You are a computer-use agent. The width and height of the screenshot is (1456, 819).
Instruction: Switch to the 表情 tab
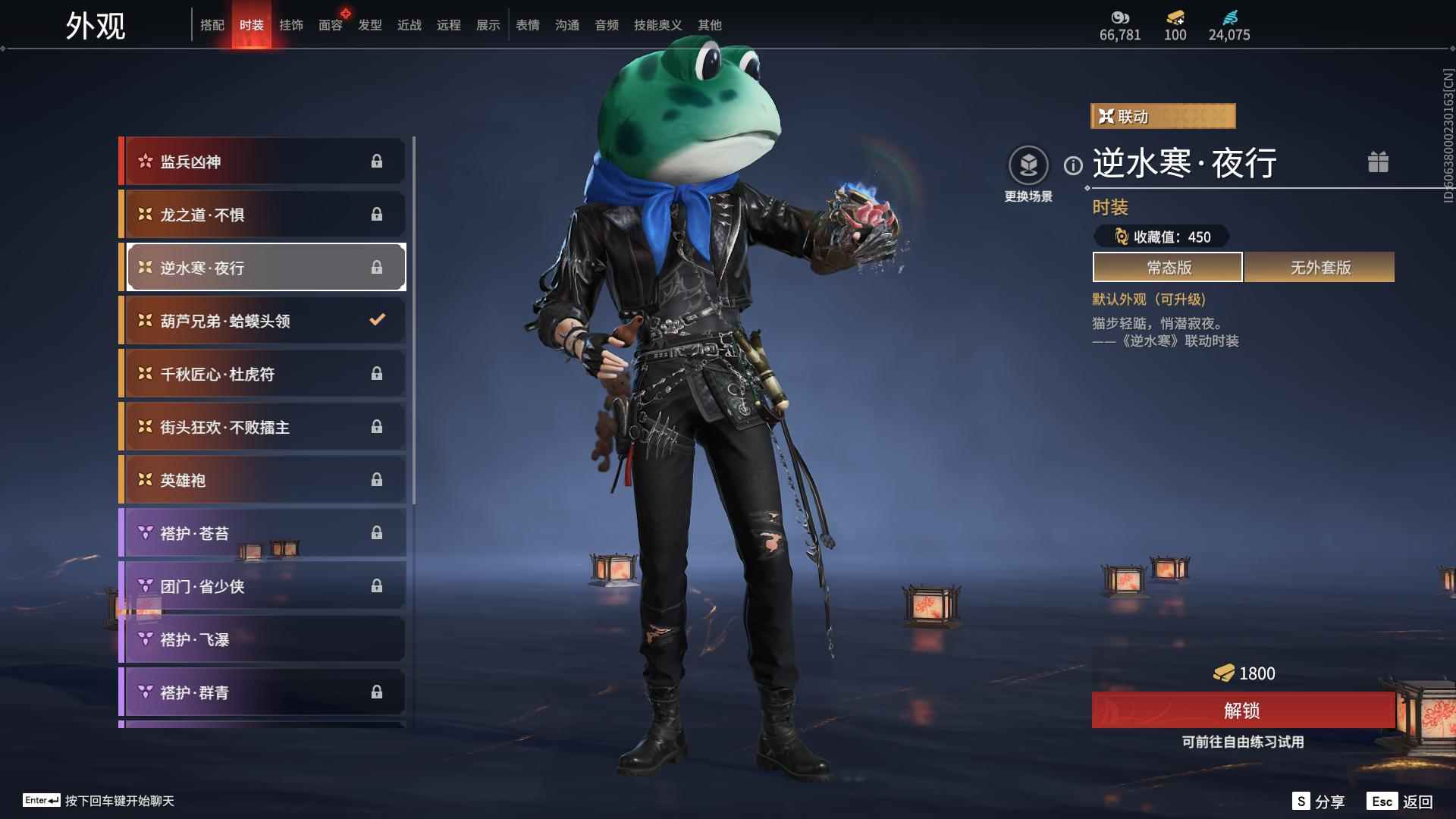[527, 25]
